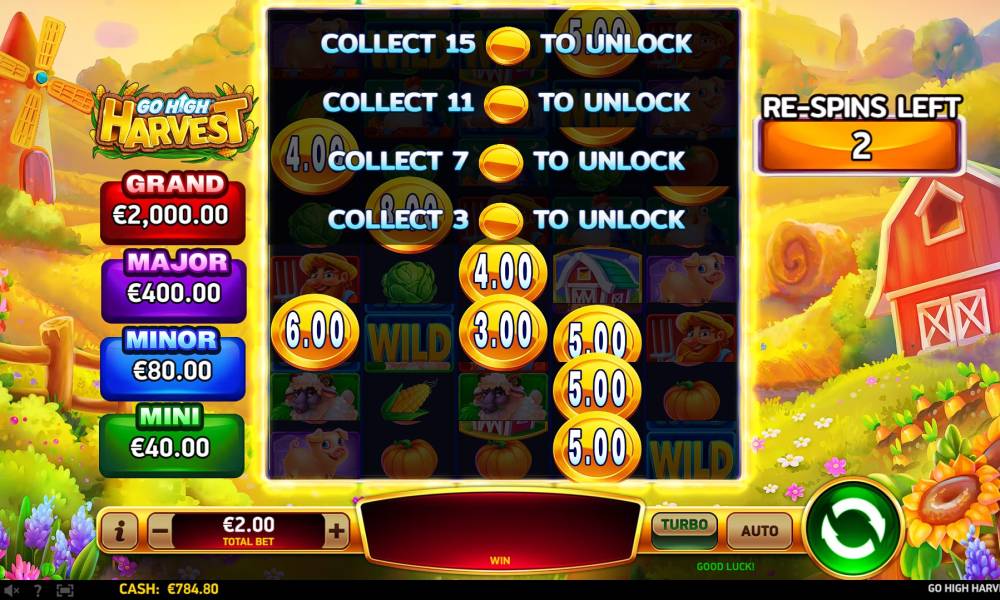Open help with the question mark icon

coord(38,590)
